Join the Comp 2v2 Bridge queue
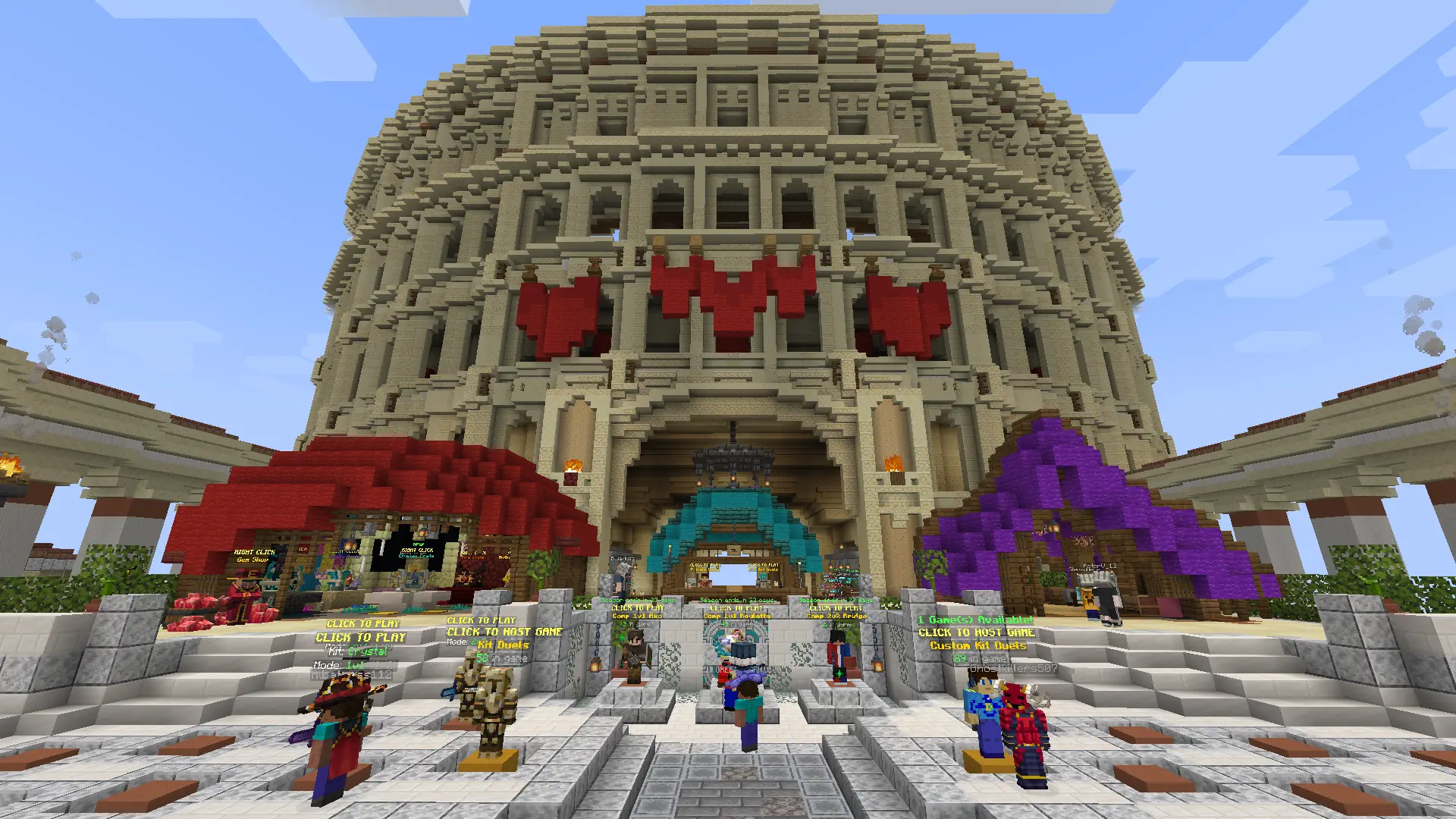1456x819 pixels. click(x=836, y=608)
